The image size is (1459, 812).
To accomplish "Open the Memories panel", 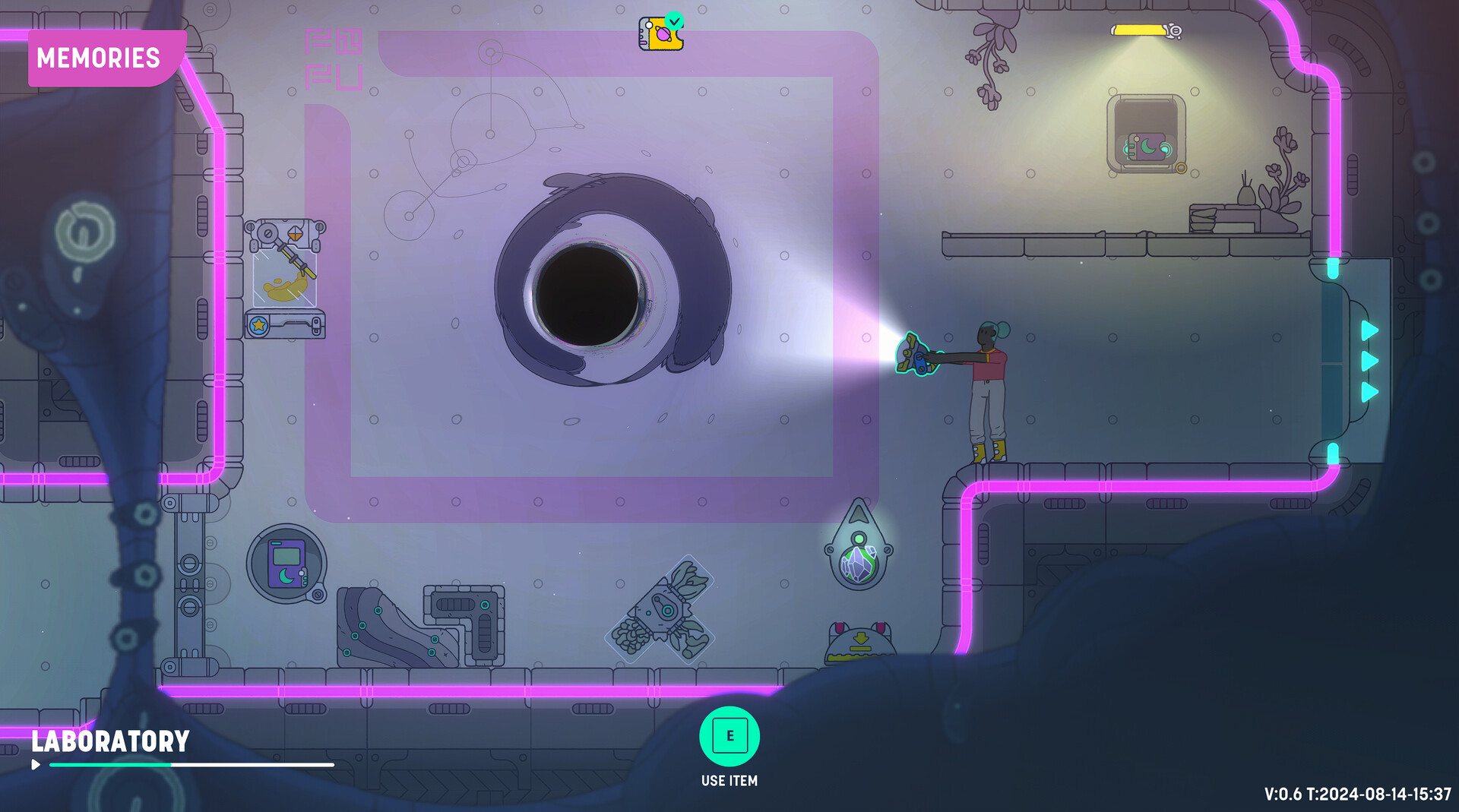I will click(x=100, y=58).
